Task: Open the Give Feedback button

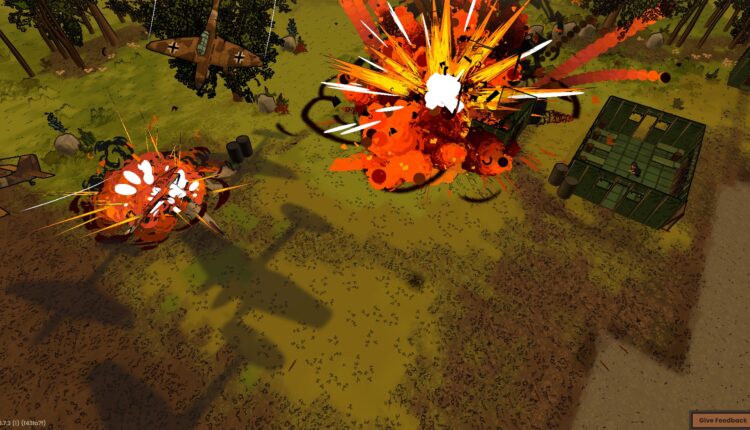Action: [721, 420]
